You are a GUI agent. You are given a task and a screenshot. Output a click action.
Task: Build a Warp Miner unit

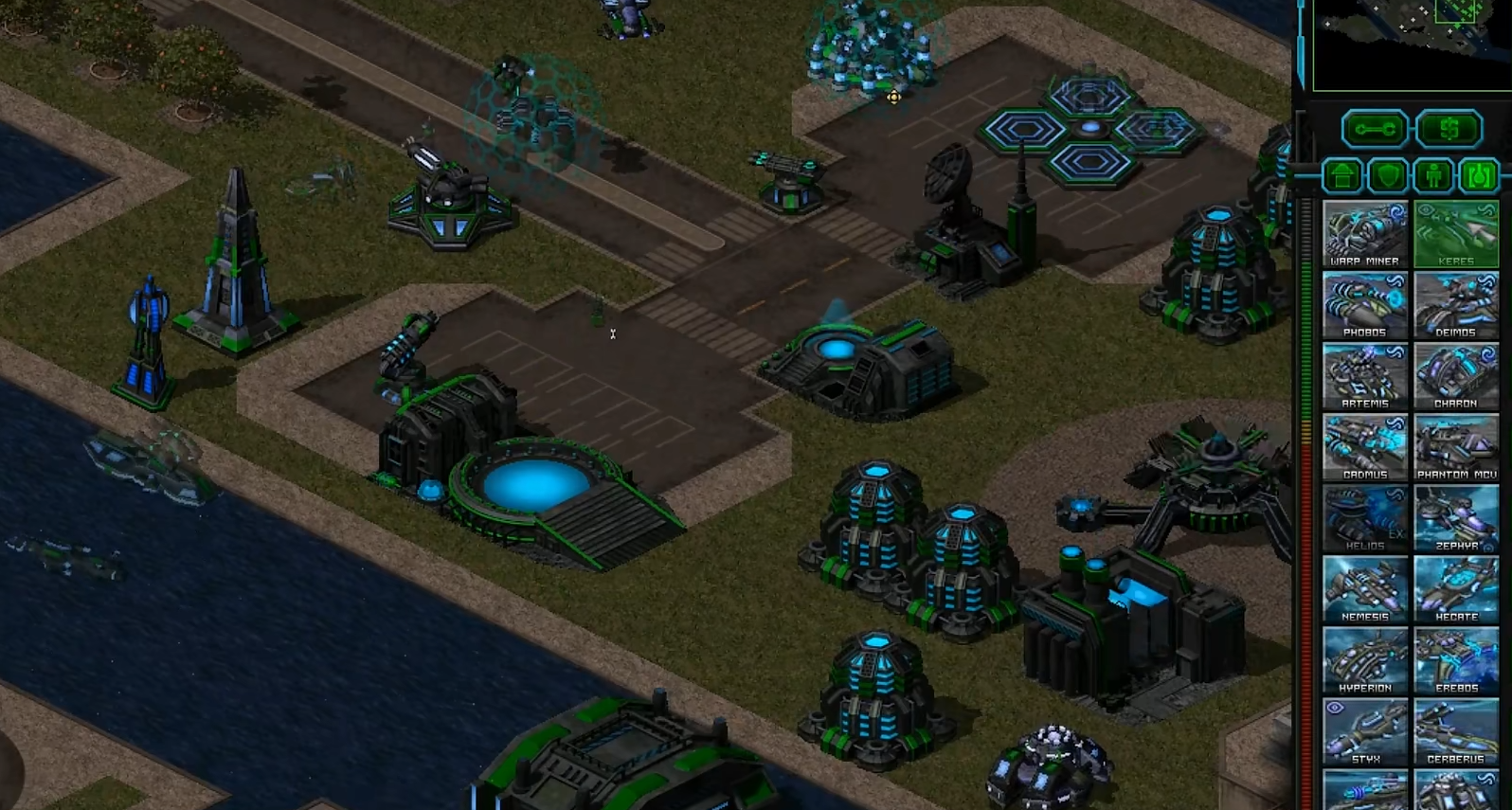[x=1364, y=233]
